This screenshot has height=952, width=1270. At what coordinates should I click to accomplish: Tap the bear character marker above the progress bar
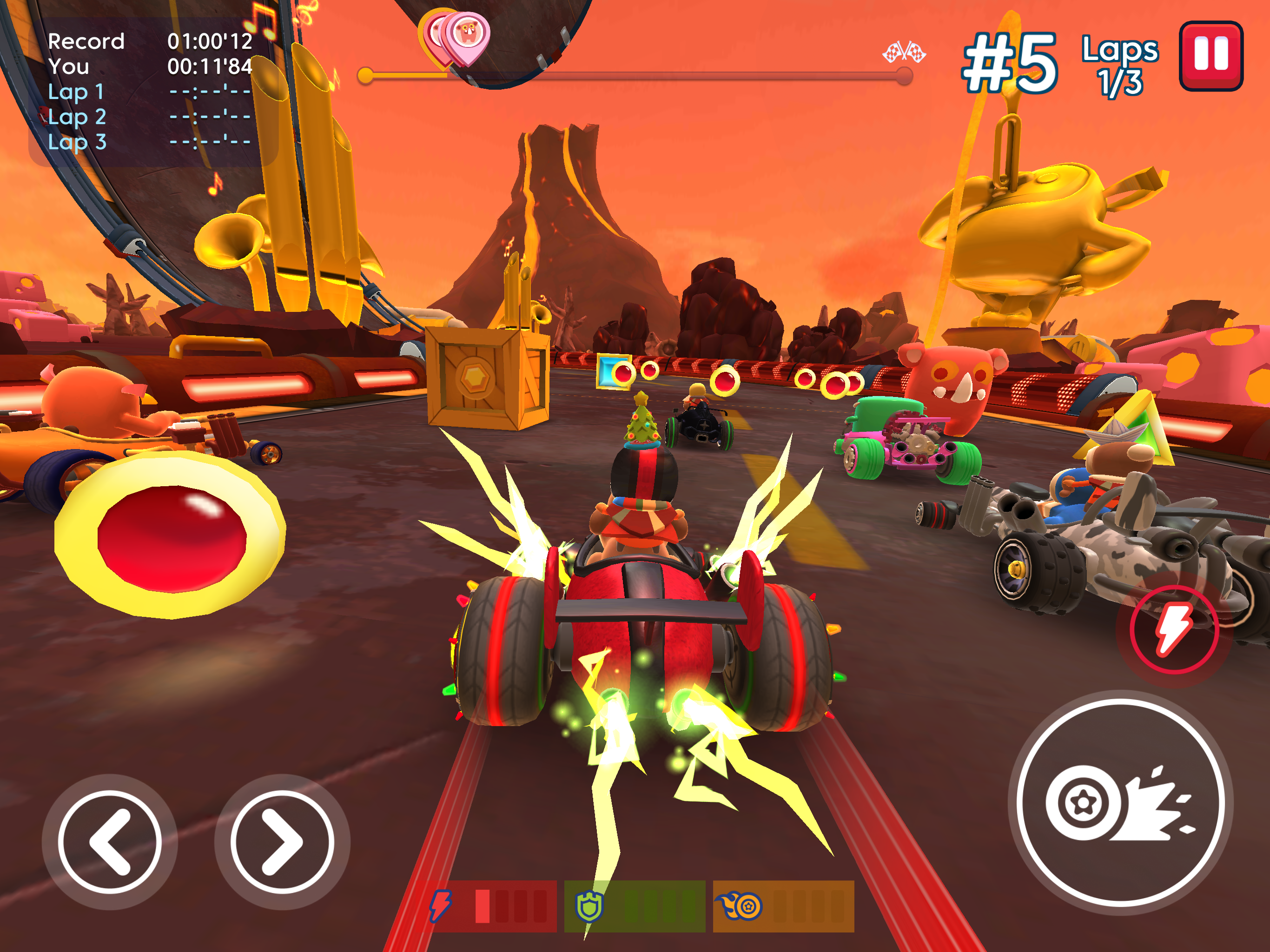coord(470,36)
